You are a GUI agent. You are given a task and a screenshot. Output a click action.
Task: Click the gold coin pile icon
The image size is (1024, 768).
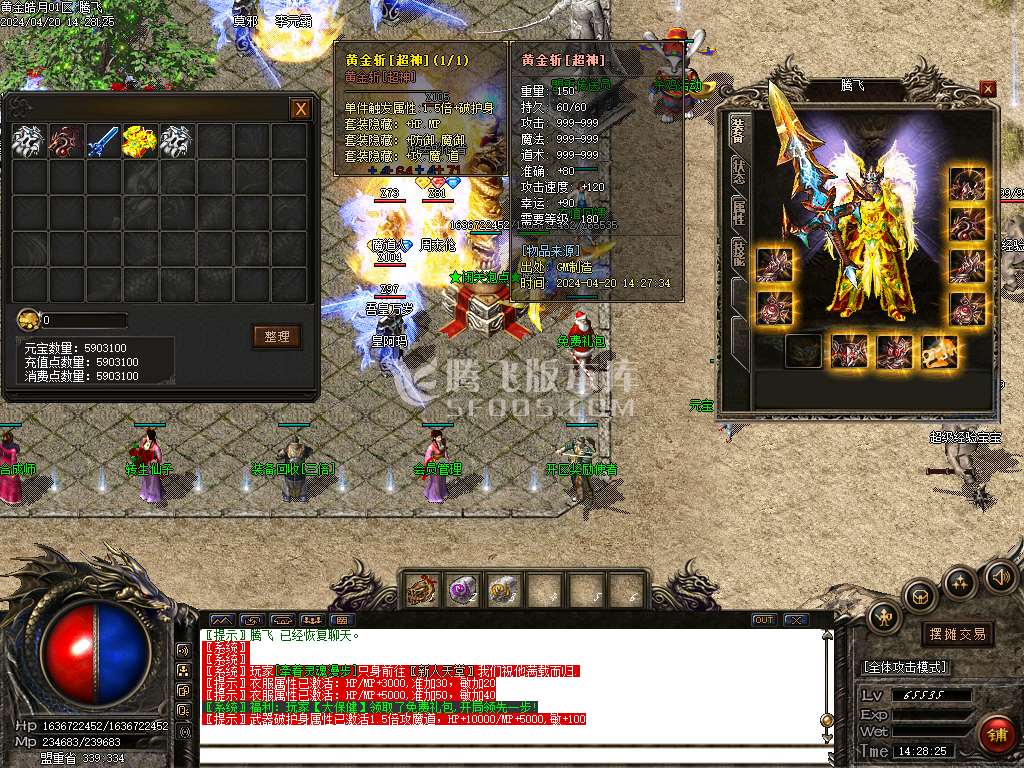tap(28, 320)
